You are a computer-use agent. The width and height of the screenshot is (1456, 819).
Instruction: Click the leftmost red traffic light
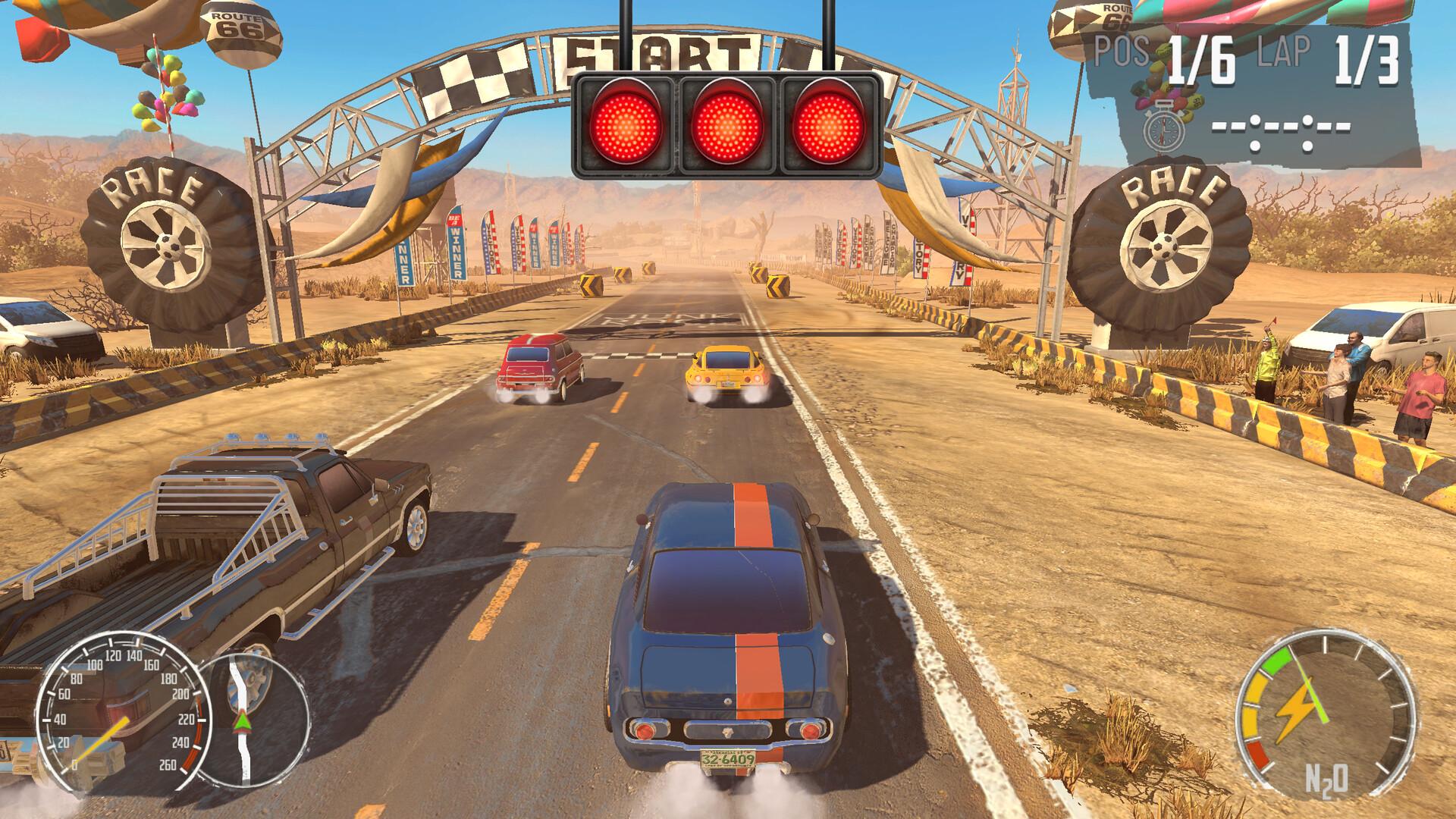click(626, 121)
